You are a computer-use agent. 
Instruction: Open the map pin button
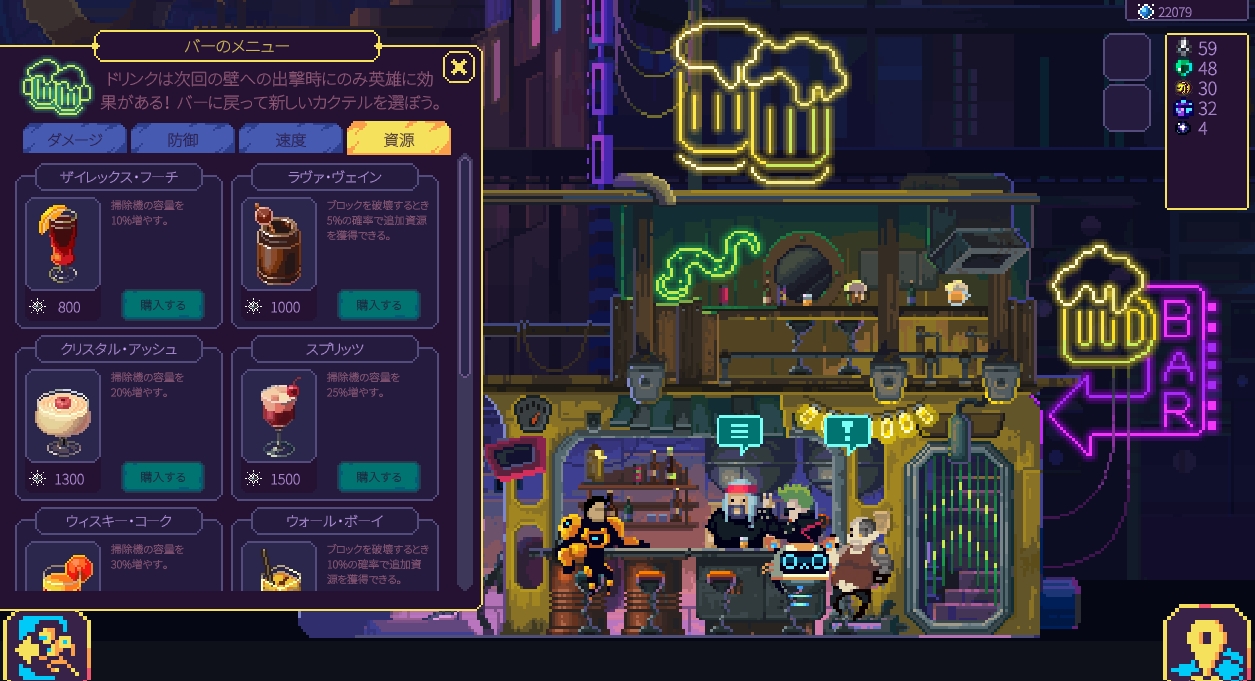1207,646
